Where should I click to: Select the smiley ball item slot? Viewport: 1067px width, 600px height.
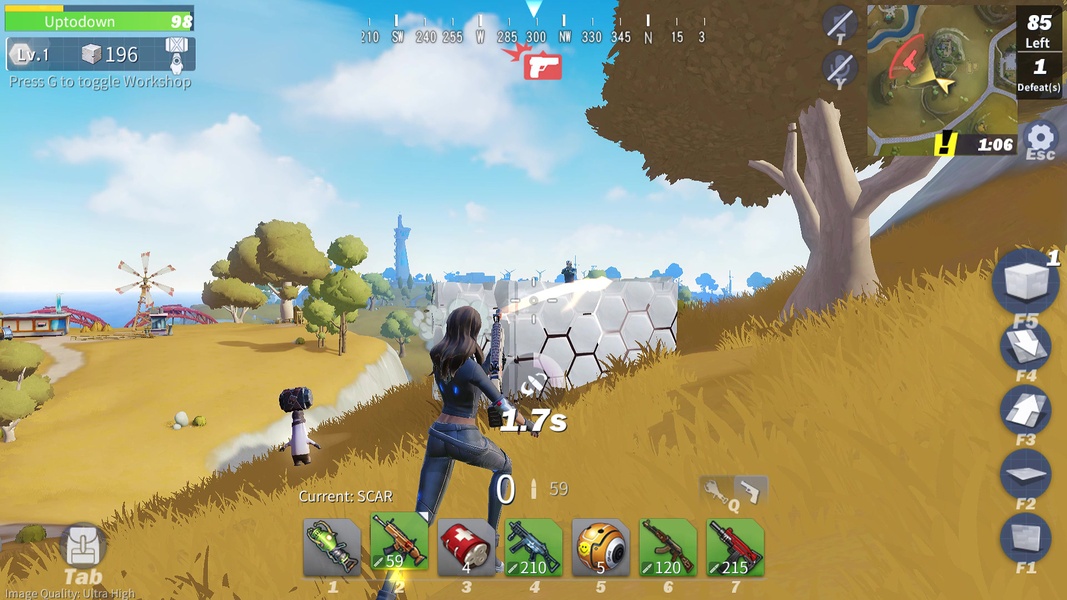[x=601, y=547]
